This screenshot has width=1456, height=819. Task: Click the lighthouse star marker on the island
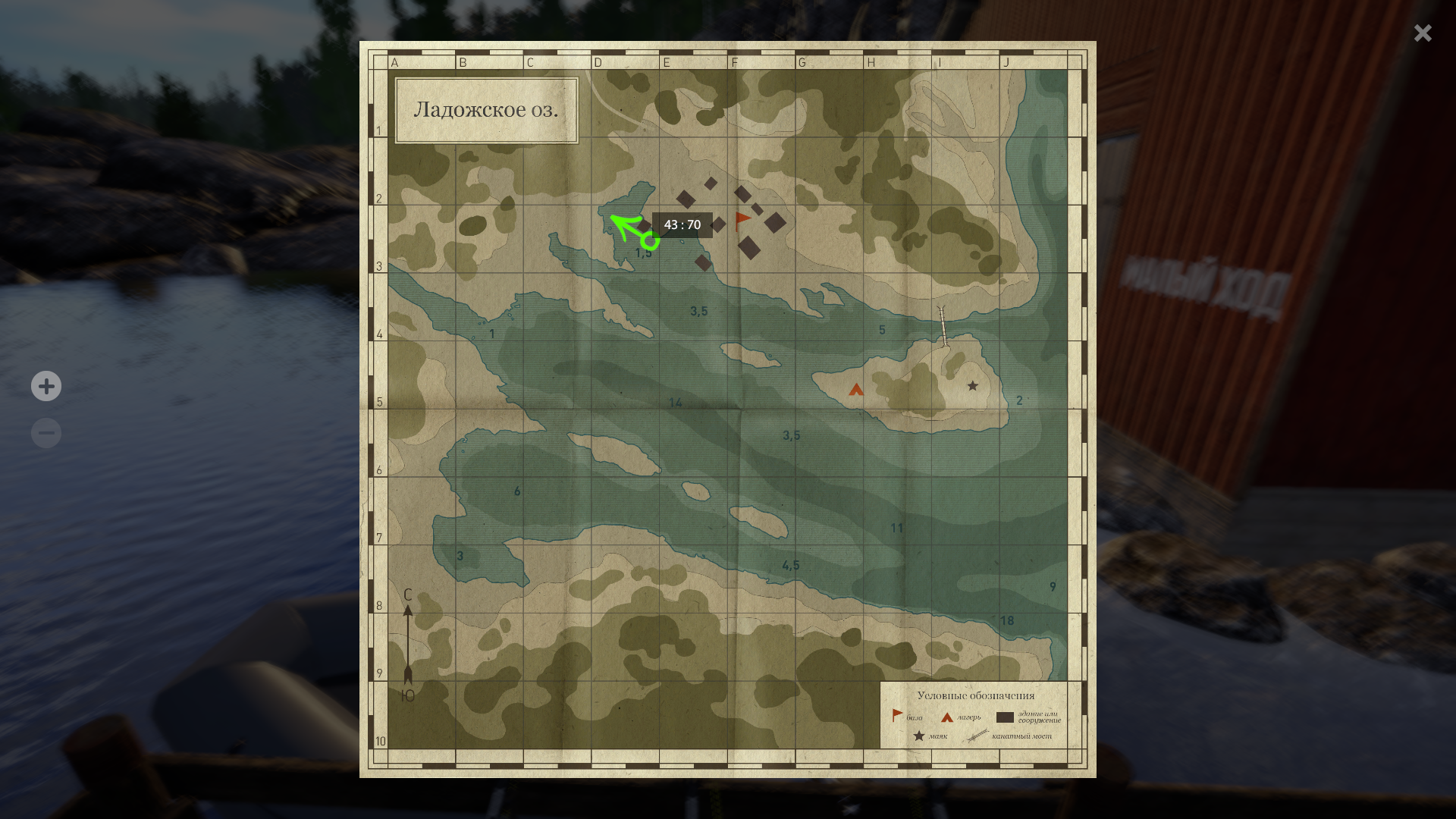(972, 386)
